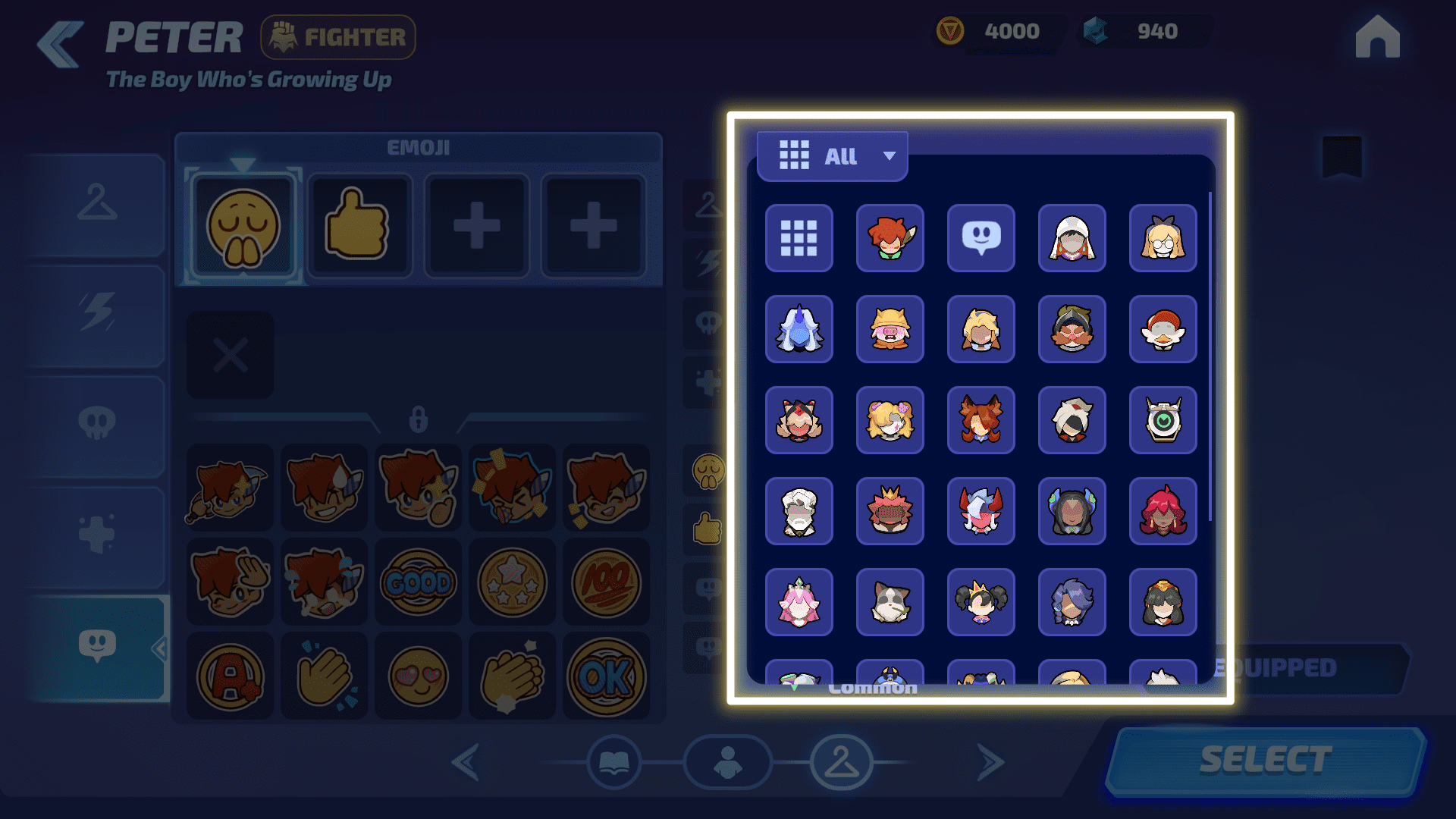Viewport: 1456px width, 819px height.
Task: Choose the pink pig character filter
Action: (x=890, y=329)
